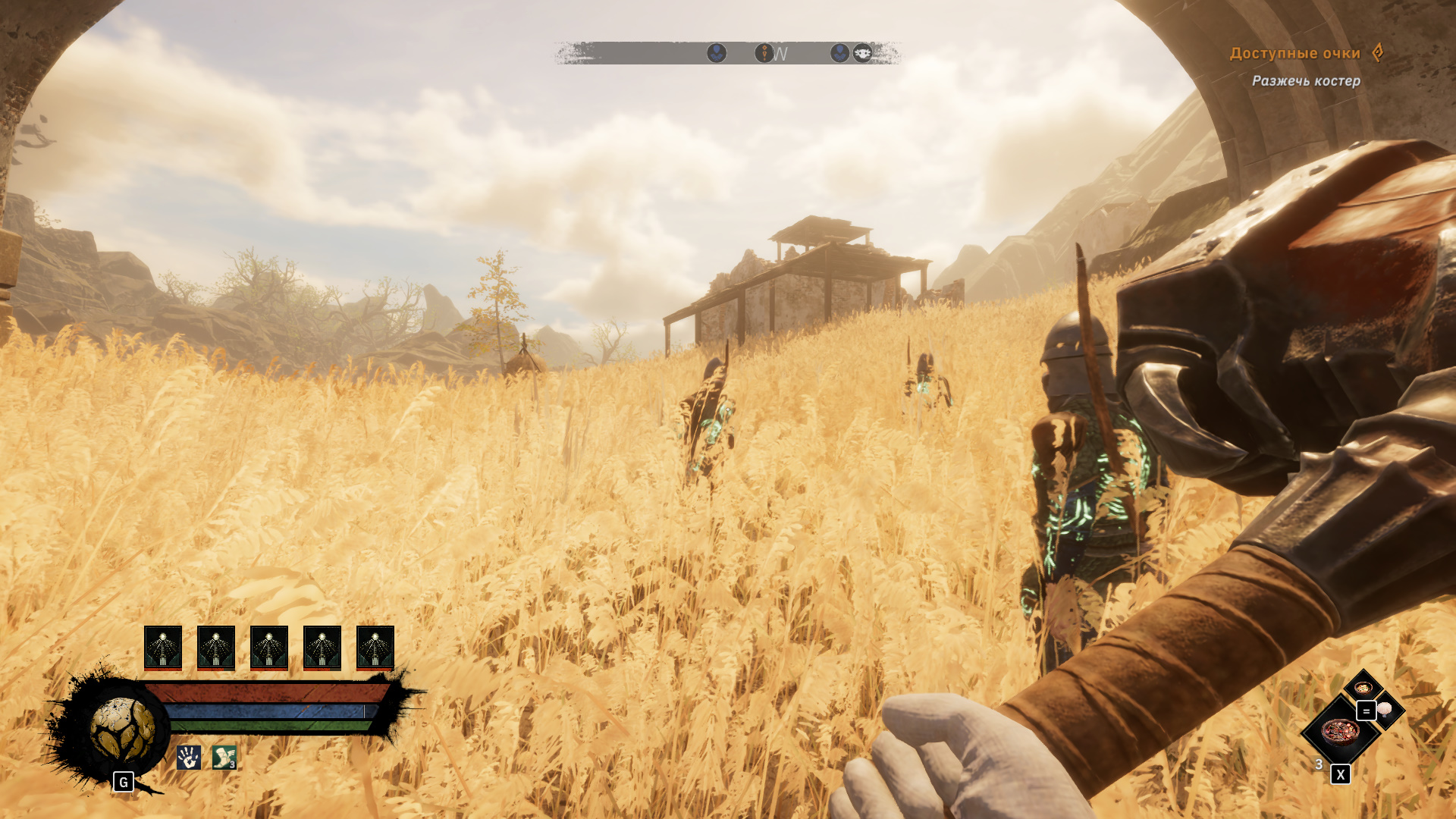Click the golden cracked orb emblem
The image size is (1456, 819).
(123, 729)
